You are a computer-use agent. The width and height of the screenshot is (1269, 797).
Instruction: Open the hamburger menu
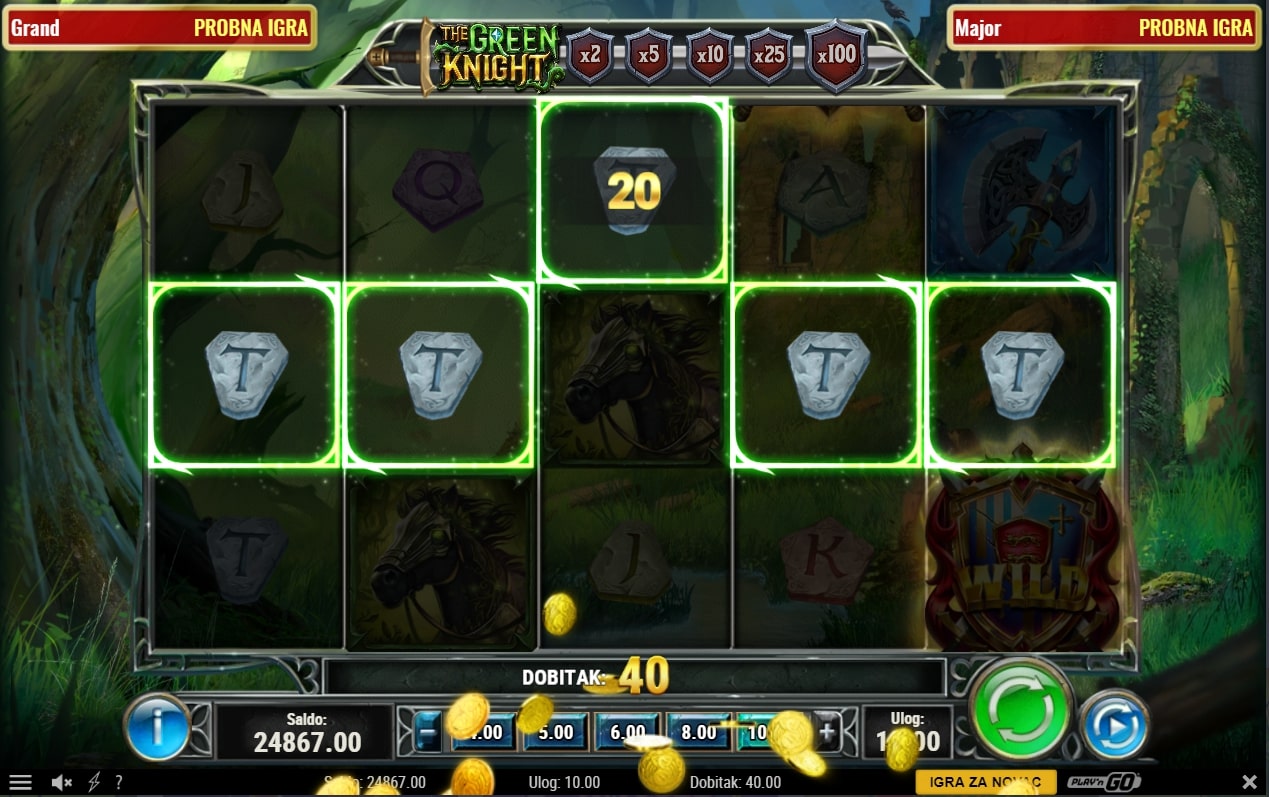[20, 782]
